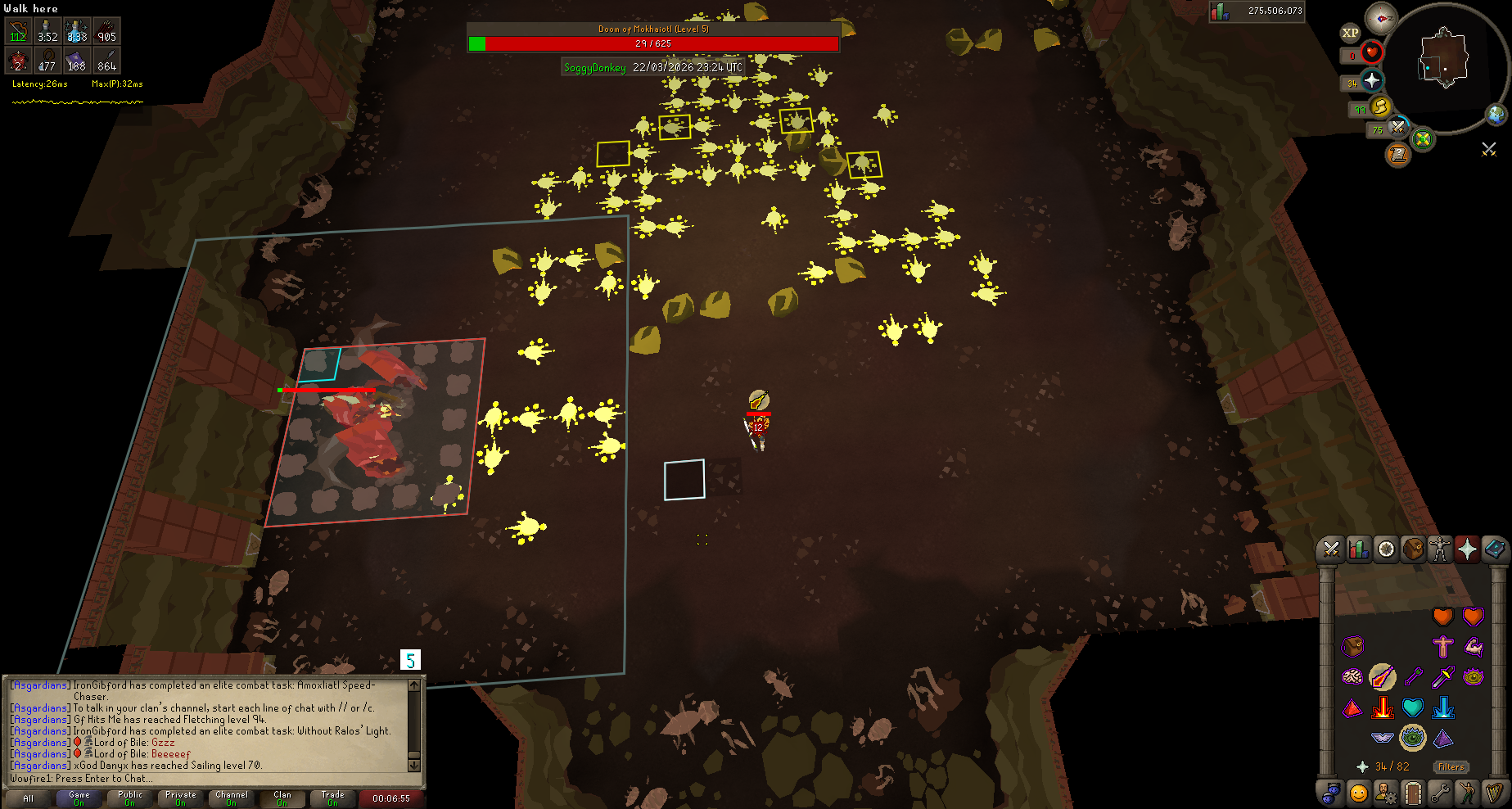Toggle the XP drops orb

(1350, 34)
